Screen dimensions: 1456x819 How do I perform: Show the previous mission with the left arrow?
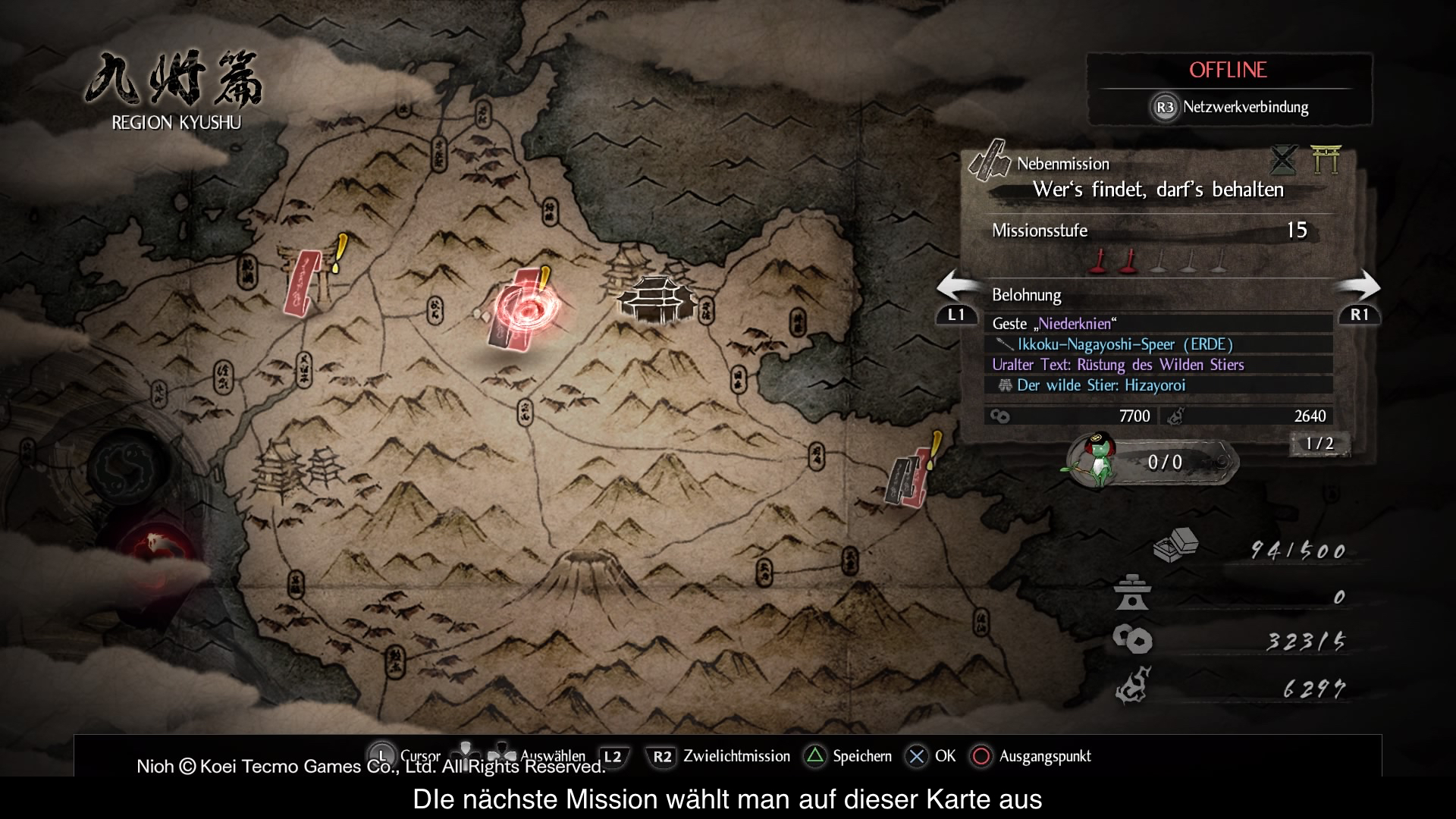(956, 297)
